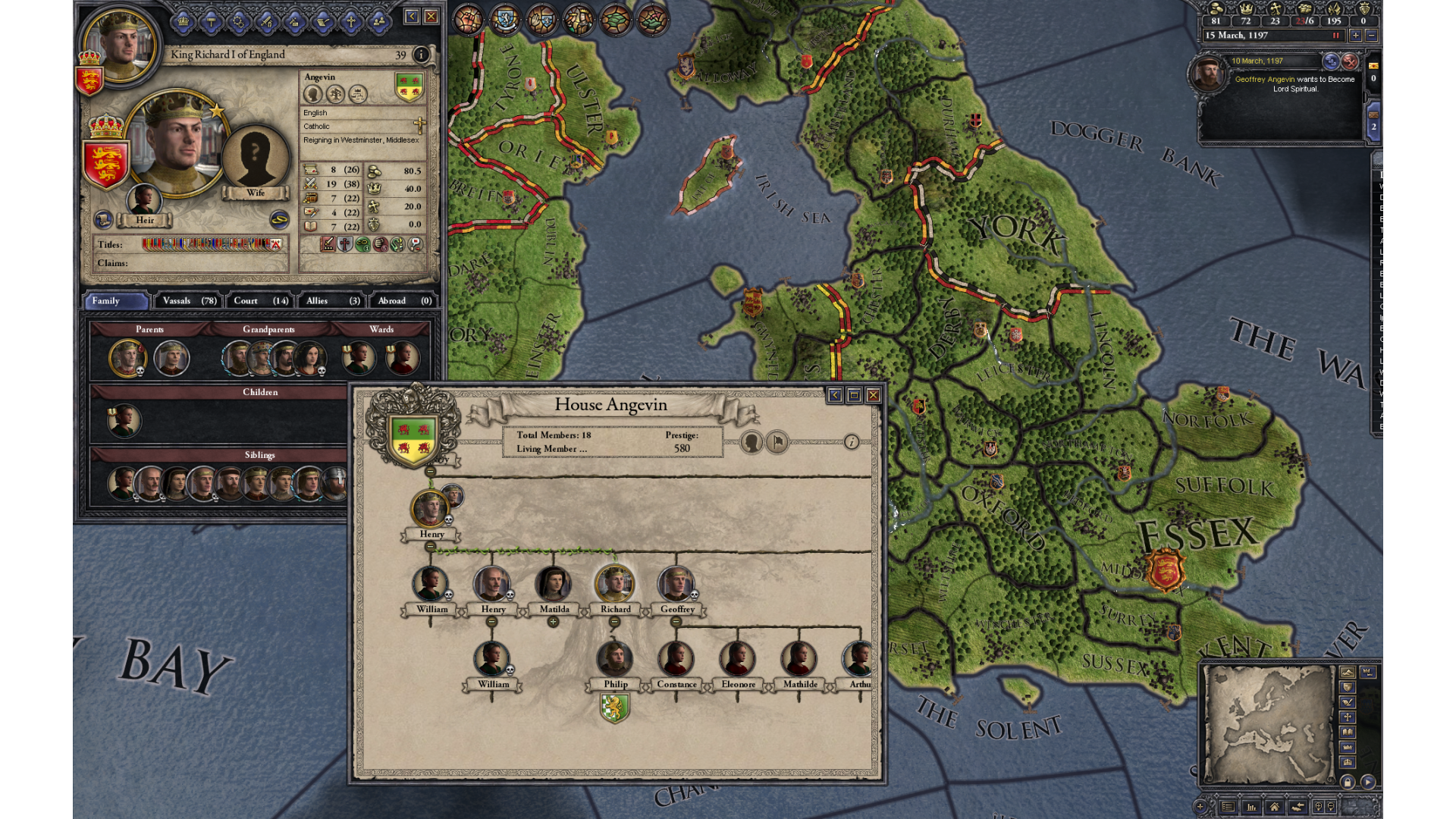Show the Abroad tab
The image size is (1456, 819).
(403, 301)
